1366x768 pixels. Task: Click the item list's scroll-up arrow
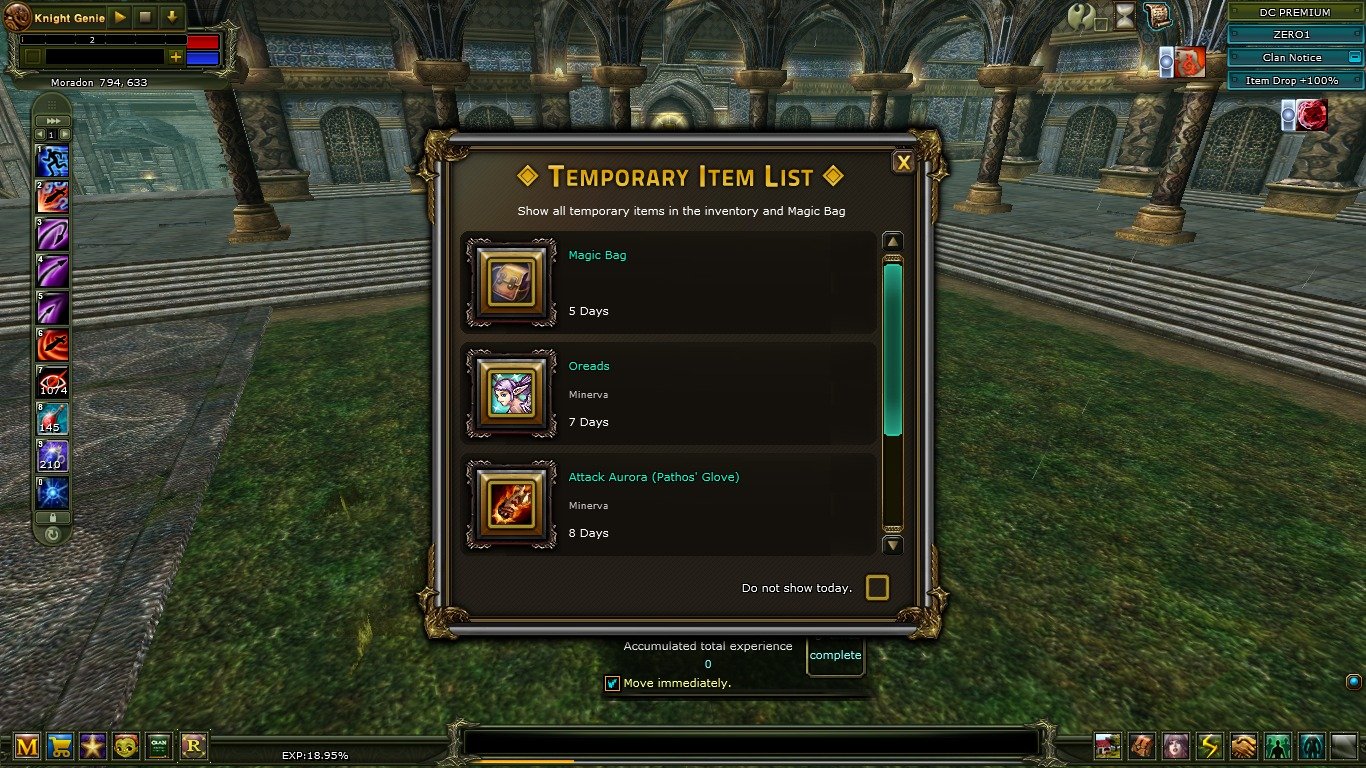pyautogui.click(x=893, y=242)
